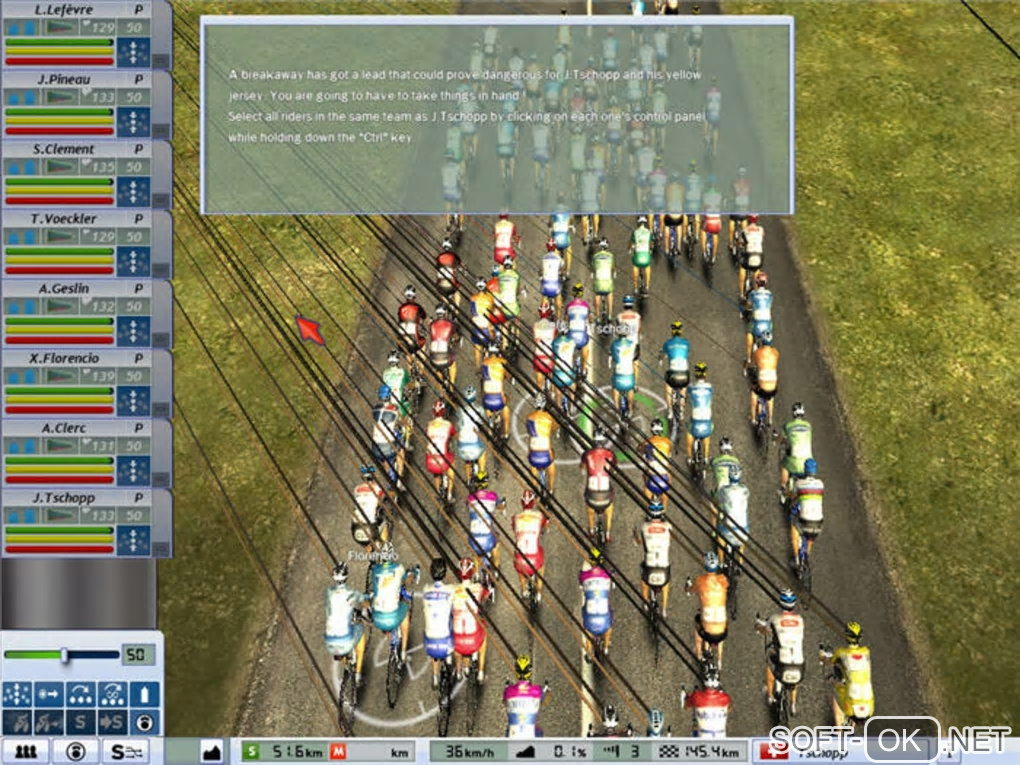The width and height of the screenshot is (1020, 765).
Task: Click the maintain position formation icon
Action: (17, 694)
